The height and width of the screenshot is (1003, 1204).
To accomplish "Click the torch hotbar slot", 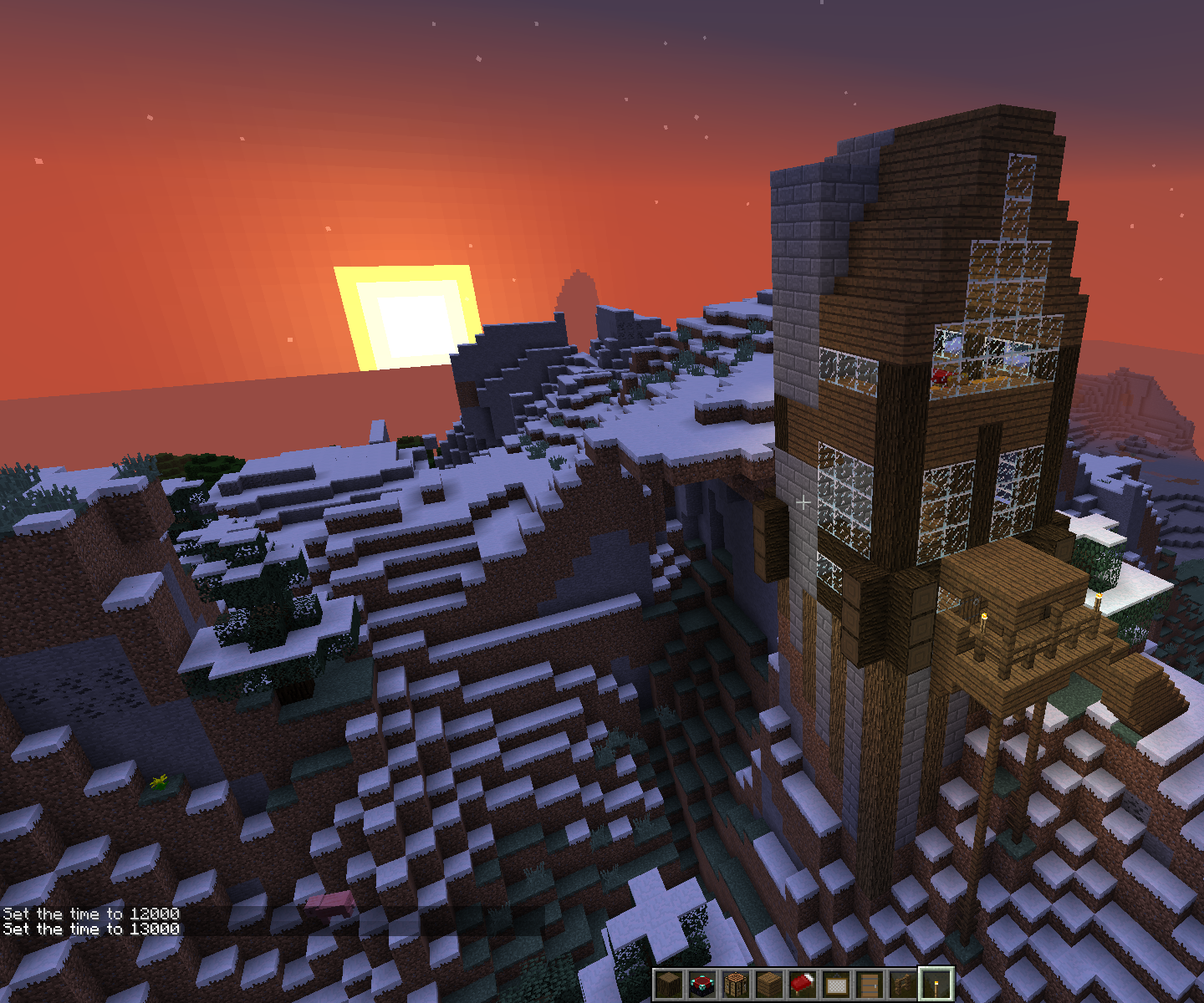I will (x=936, y=985).
